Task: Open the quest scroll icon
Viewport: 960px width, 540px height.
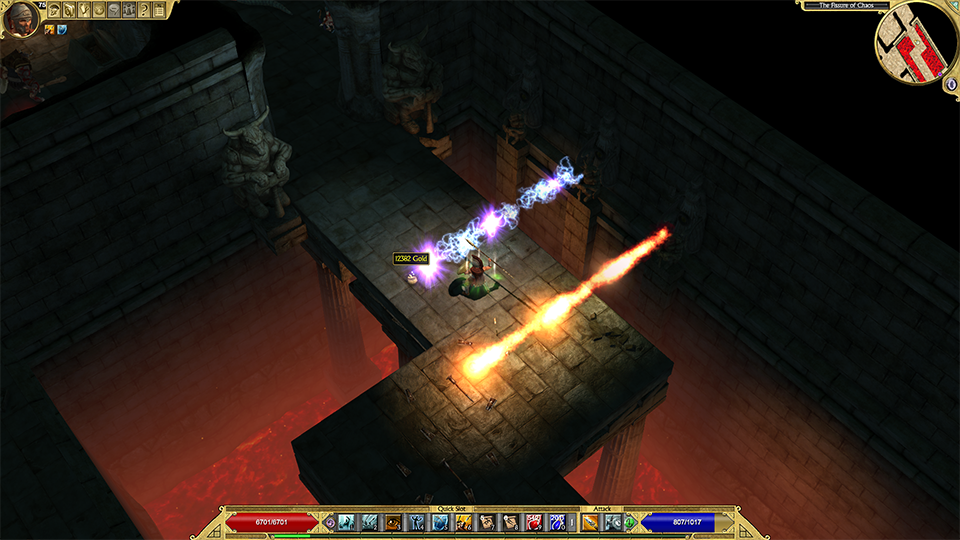Action: (x=84, y=10)
